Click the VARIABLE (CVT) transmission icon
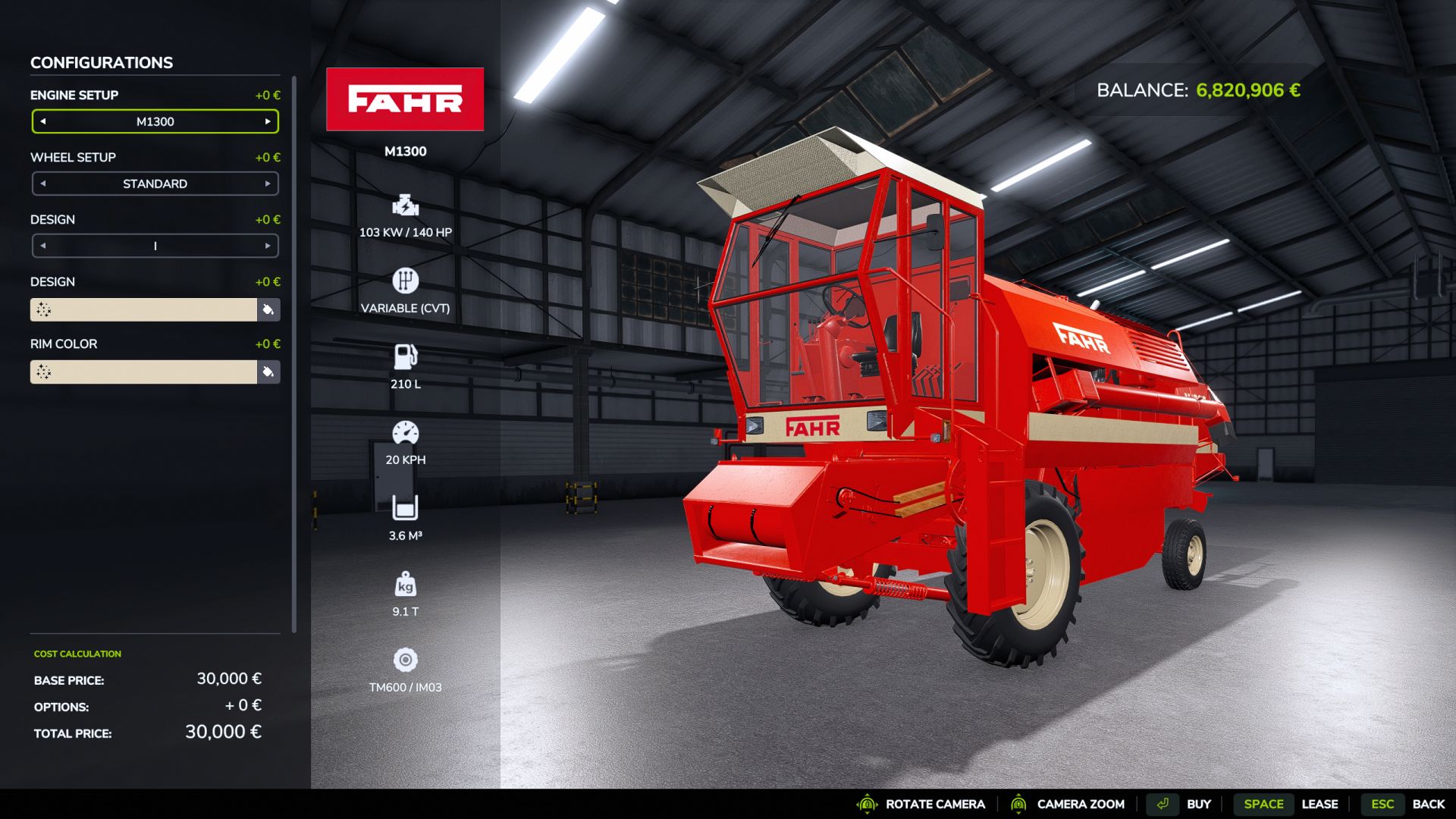Image resolution: width=1456 pixels, height=819 pixels. [x=405, y=281]
